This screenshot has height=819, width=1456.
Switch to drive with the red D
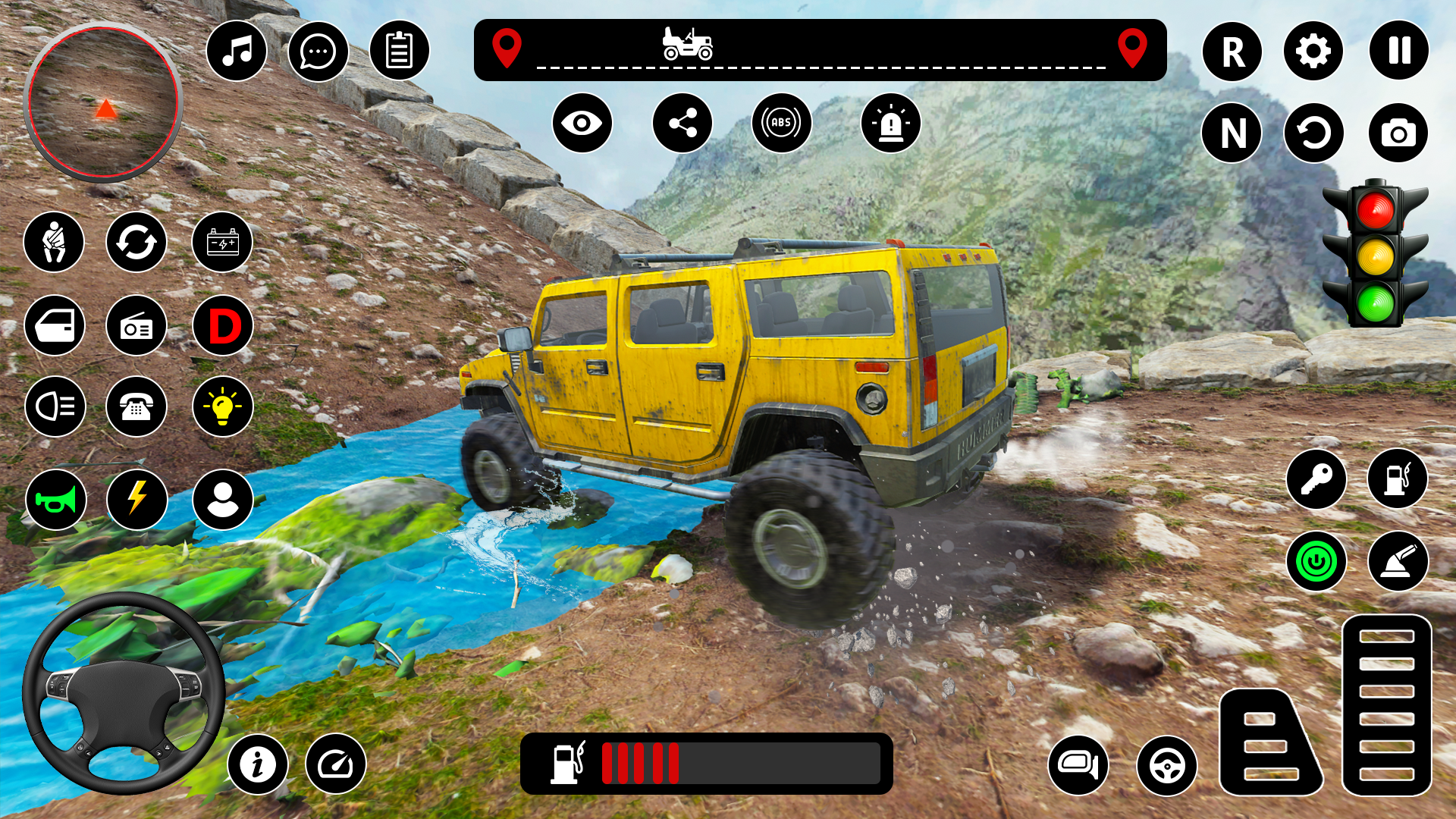tap(223, 326)
